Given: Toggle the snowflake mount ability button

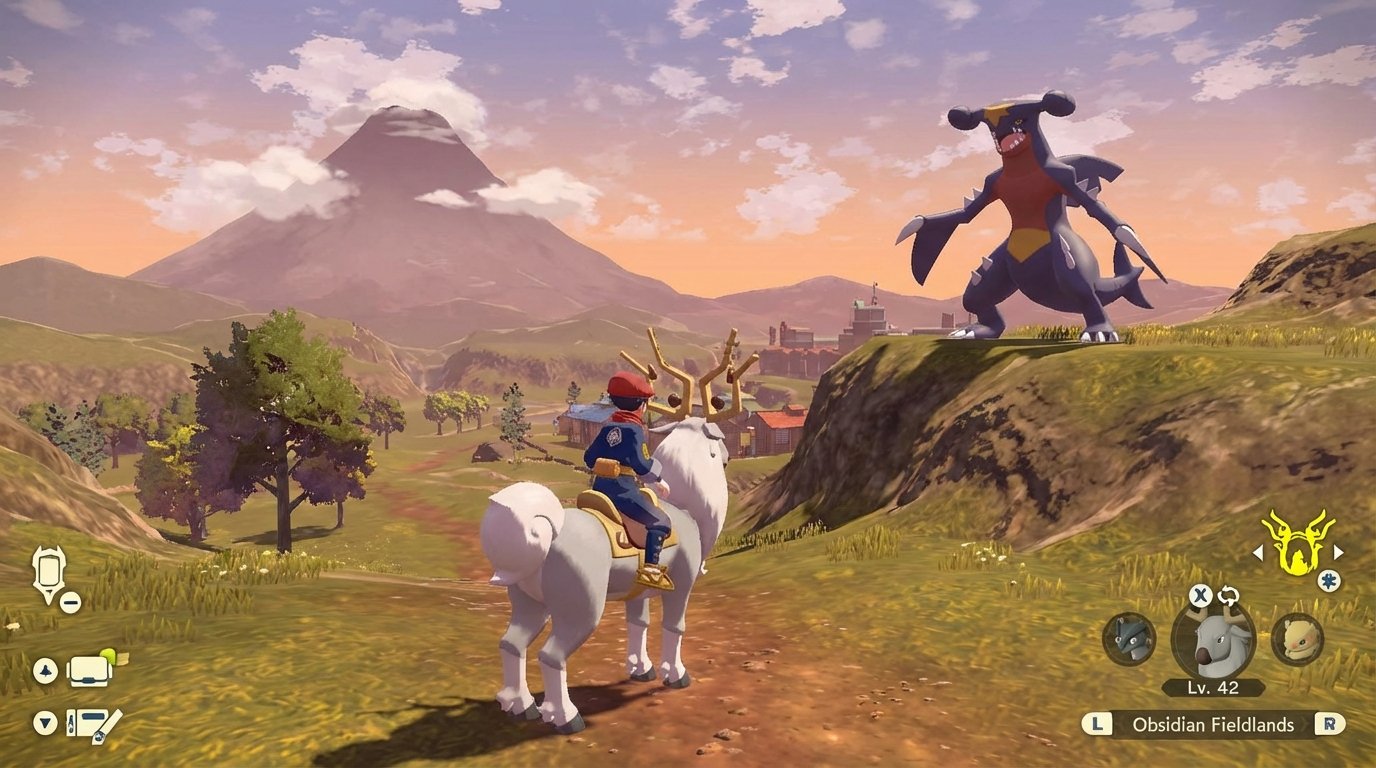Looking at the screenshot, I should (x=1328, y=580).
